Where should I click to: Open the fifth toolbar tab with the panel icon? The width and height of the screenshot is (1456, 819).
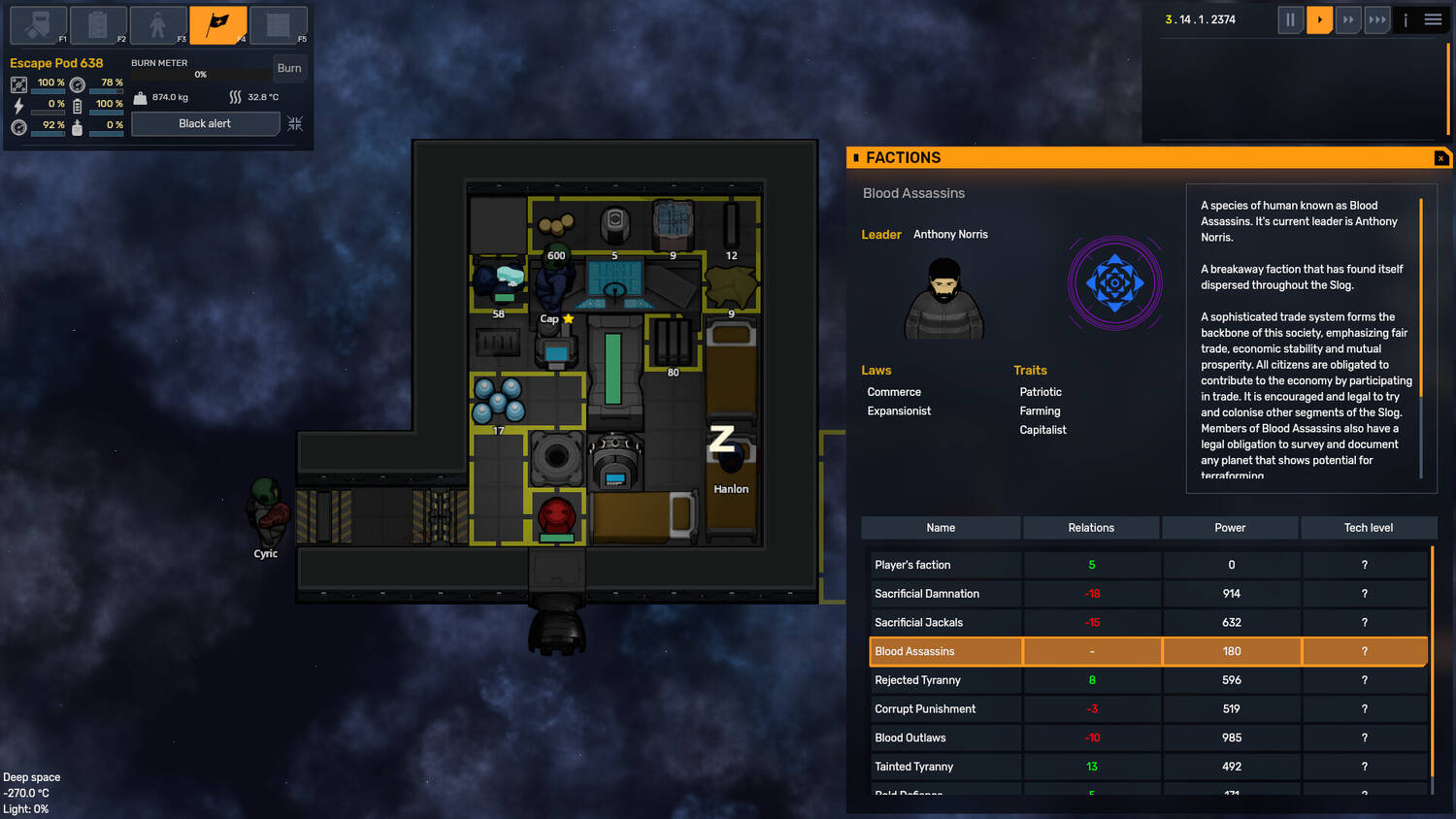point(279,25)
